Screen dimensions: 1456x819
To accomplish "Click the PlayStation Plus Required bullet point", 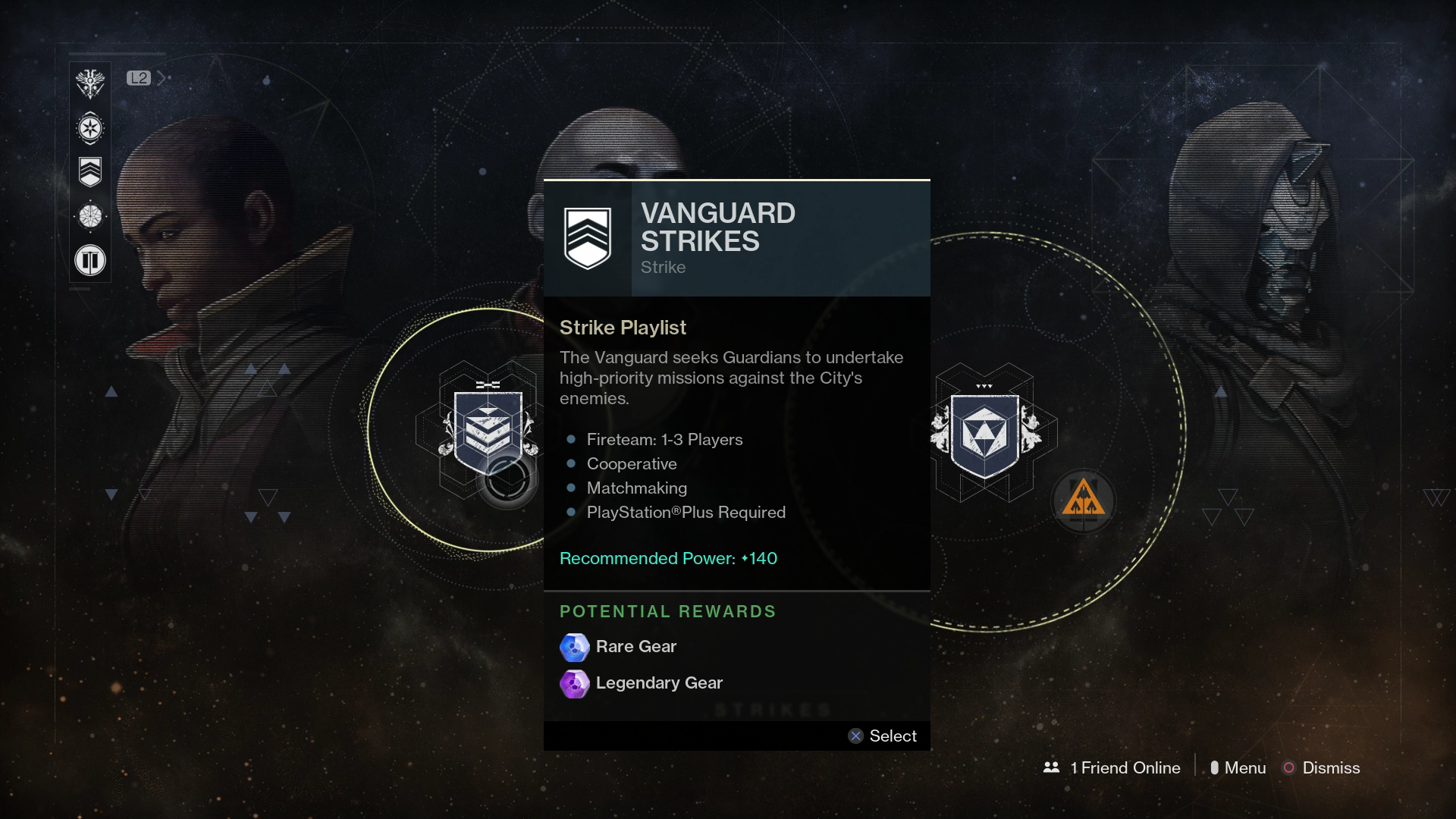I will click(686, 513).
